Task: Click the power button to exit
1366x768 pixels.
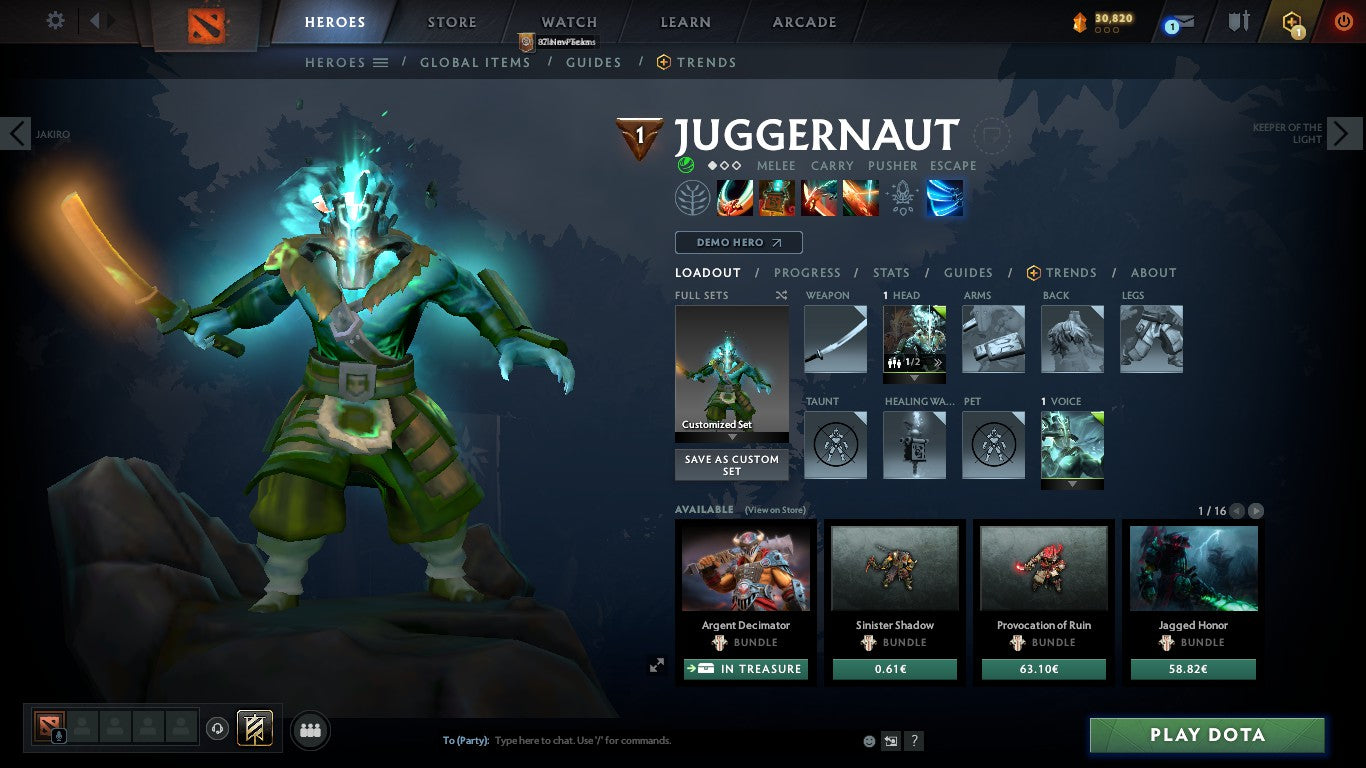Action: pos(1341,20)
